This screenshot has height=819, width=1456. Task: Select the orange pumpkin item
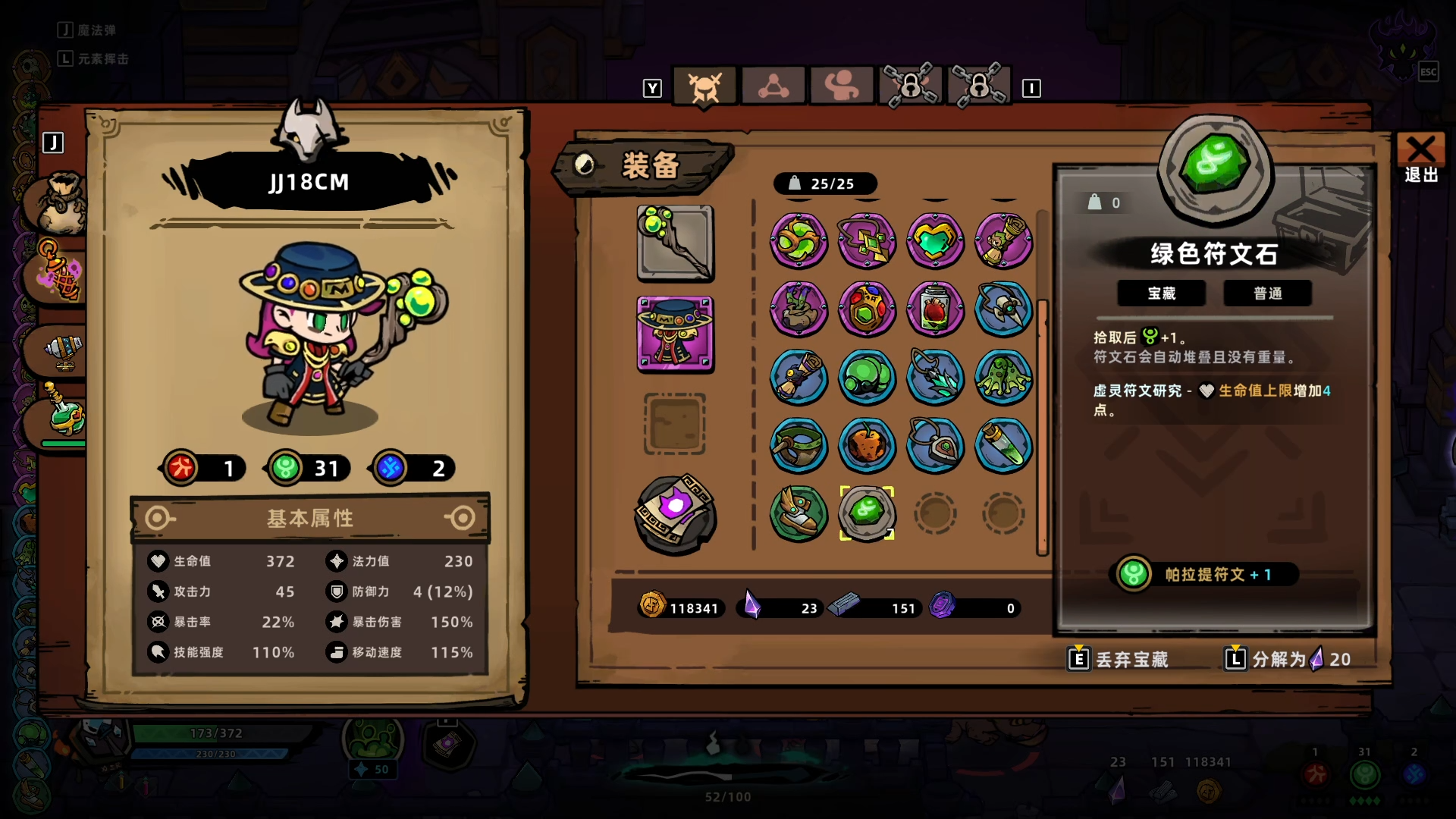click(867, 446)
